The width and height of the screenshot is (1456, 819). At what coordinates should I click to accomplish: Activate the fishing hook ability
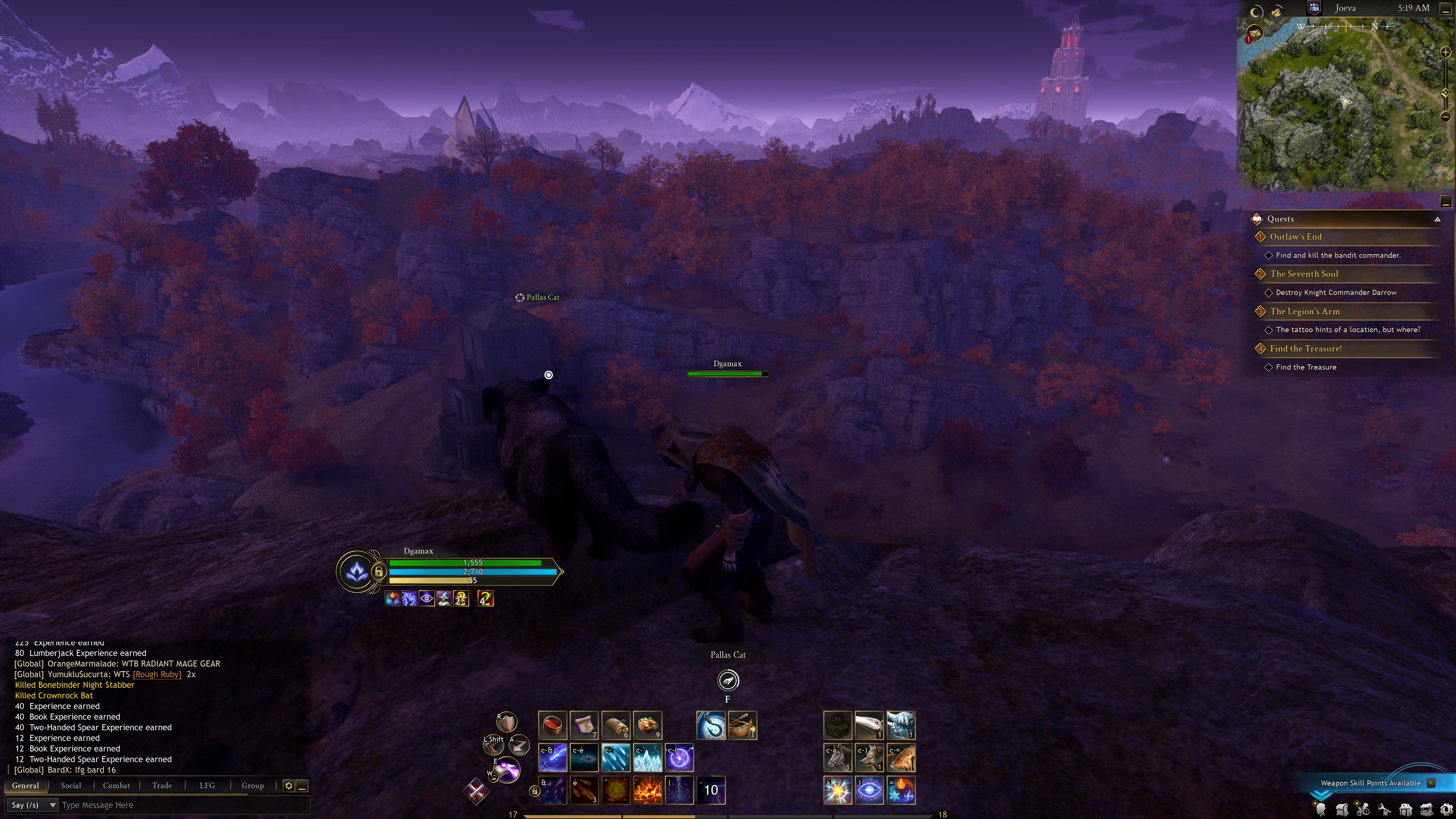(x=711, y=725)
